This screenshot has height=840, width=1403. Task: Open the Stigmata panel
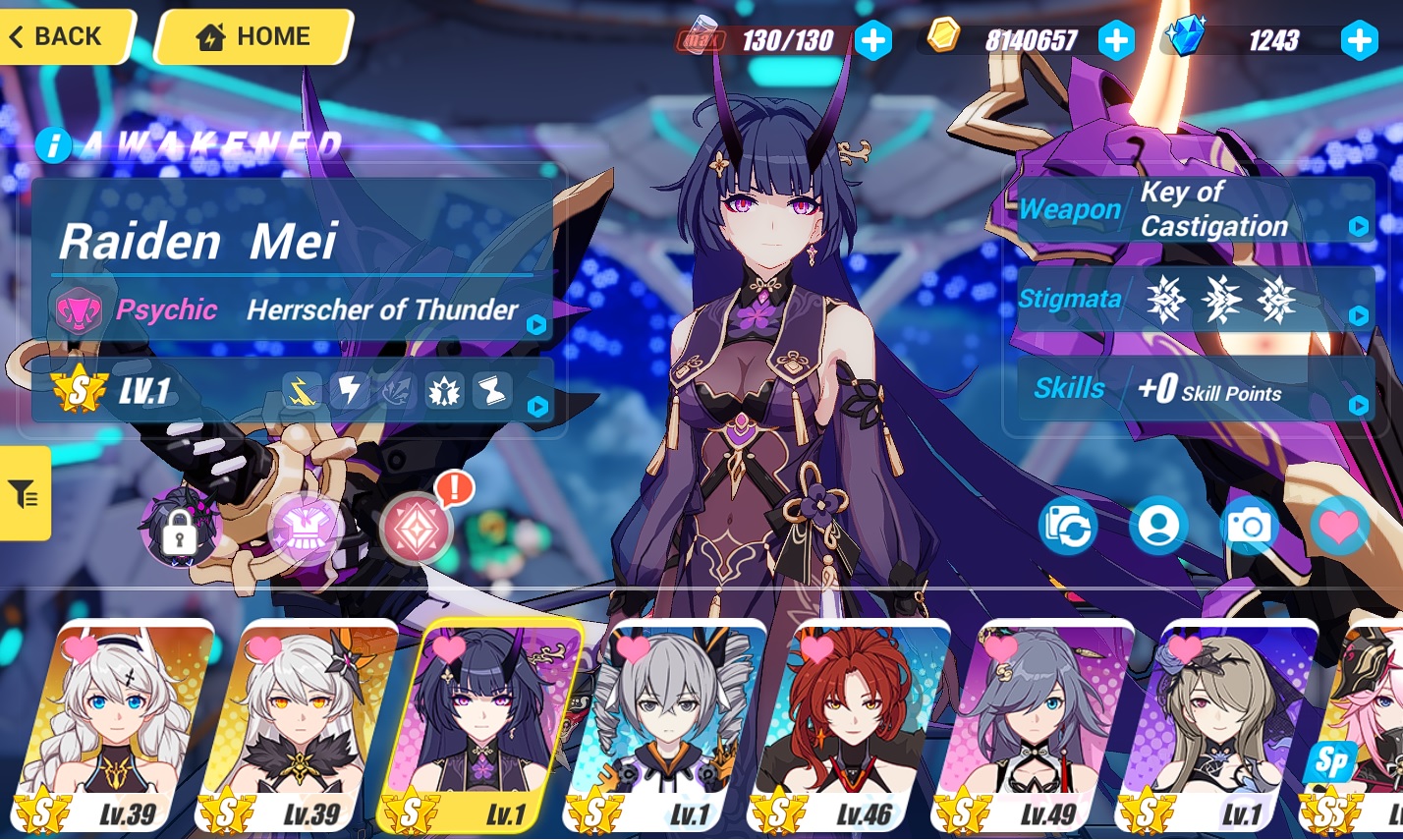coord(1195,299)
